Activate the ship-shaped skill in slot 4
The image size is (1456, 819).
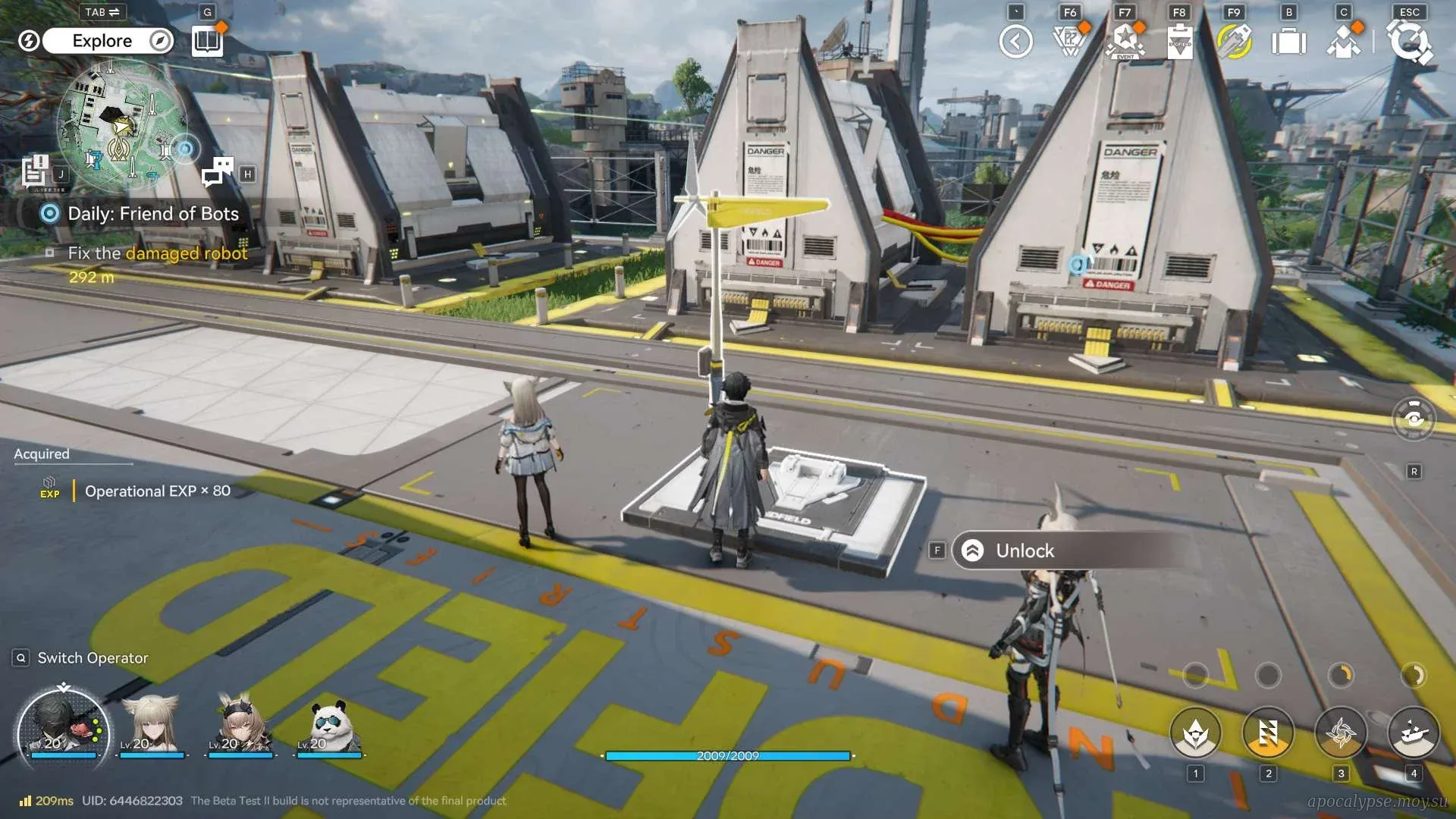click(1414, 733)
